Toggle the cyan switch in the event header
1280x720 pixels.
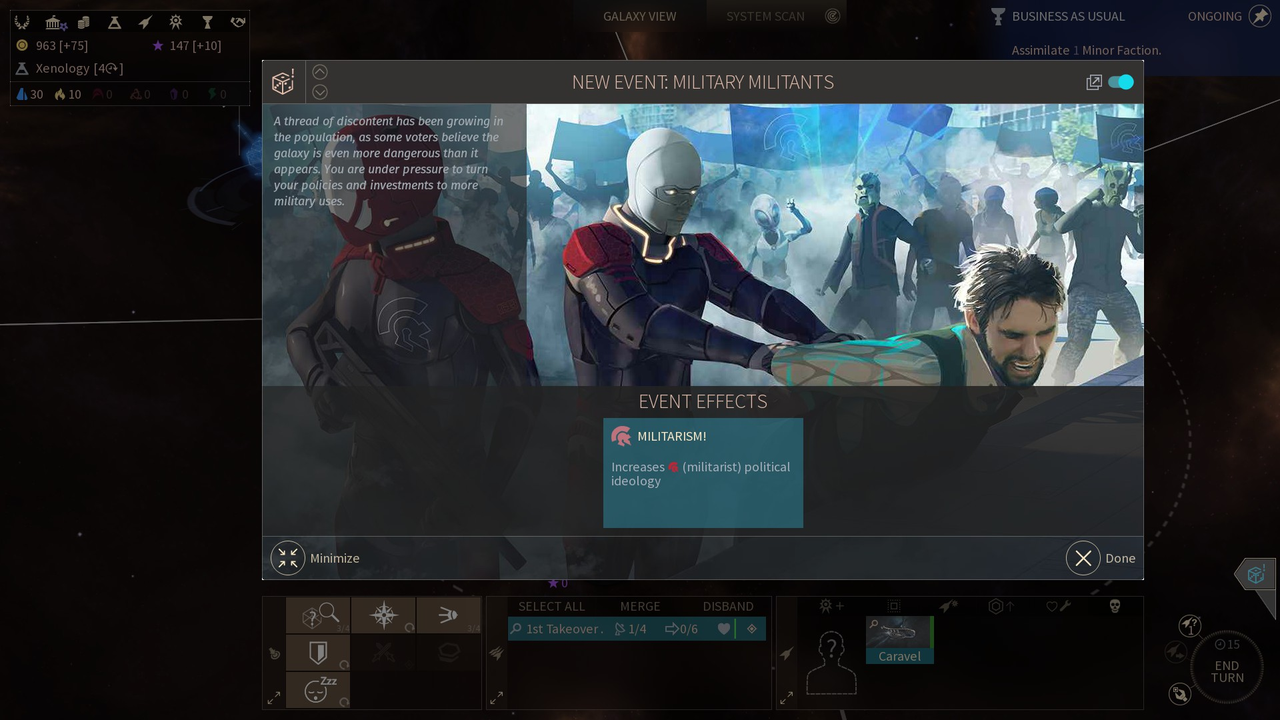click(1121, 82)
